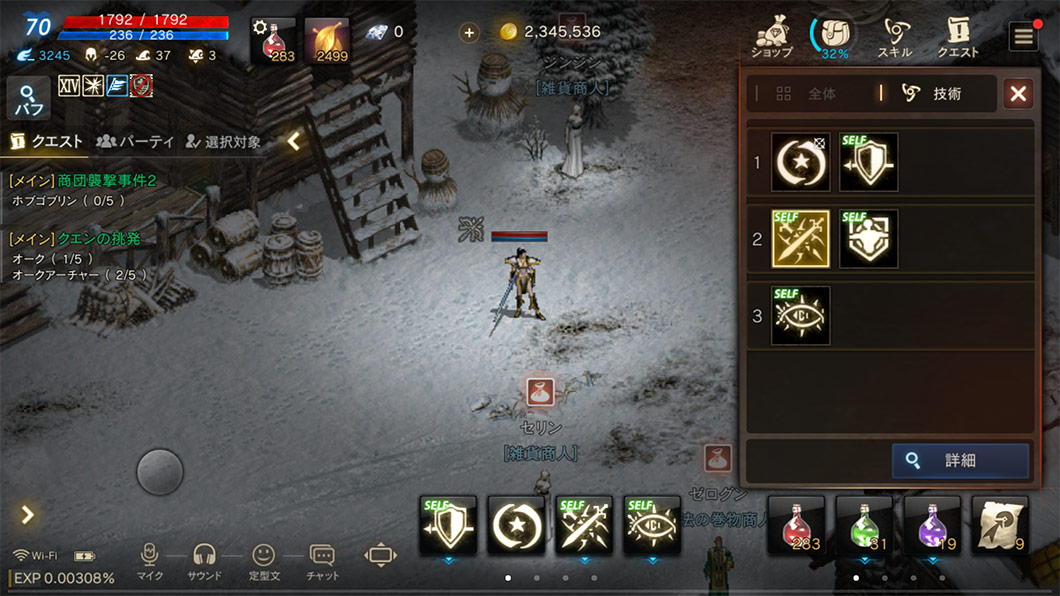Viewport: 1060px width, 596px height.
Task: Switch to the 全体 tab
Action: 809,94
